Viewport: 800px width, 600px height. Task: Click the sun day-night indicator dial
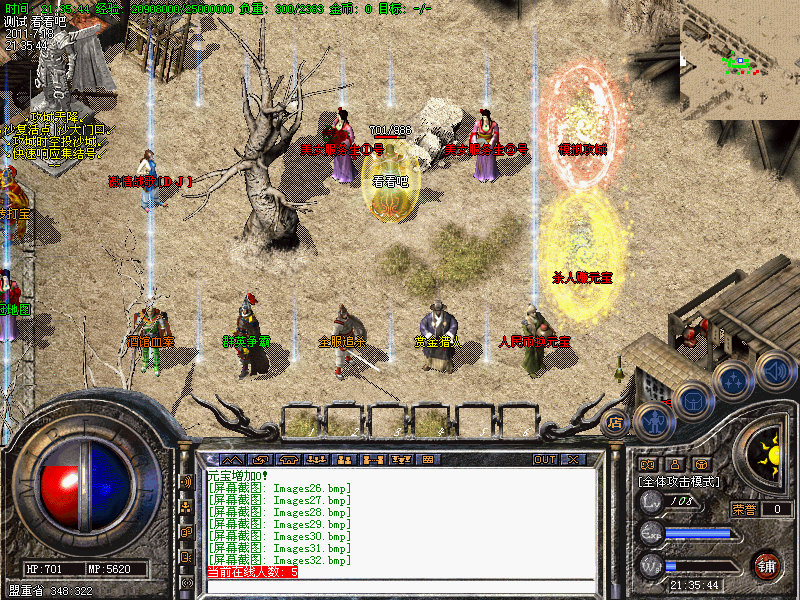point(768,456)
